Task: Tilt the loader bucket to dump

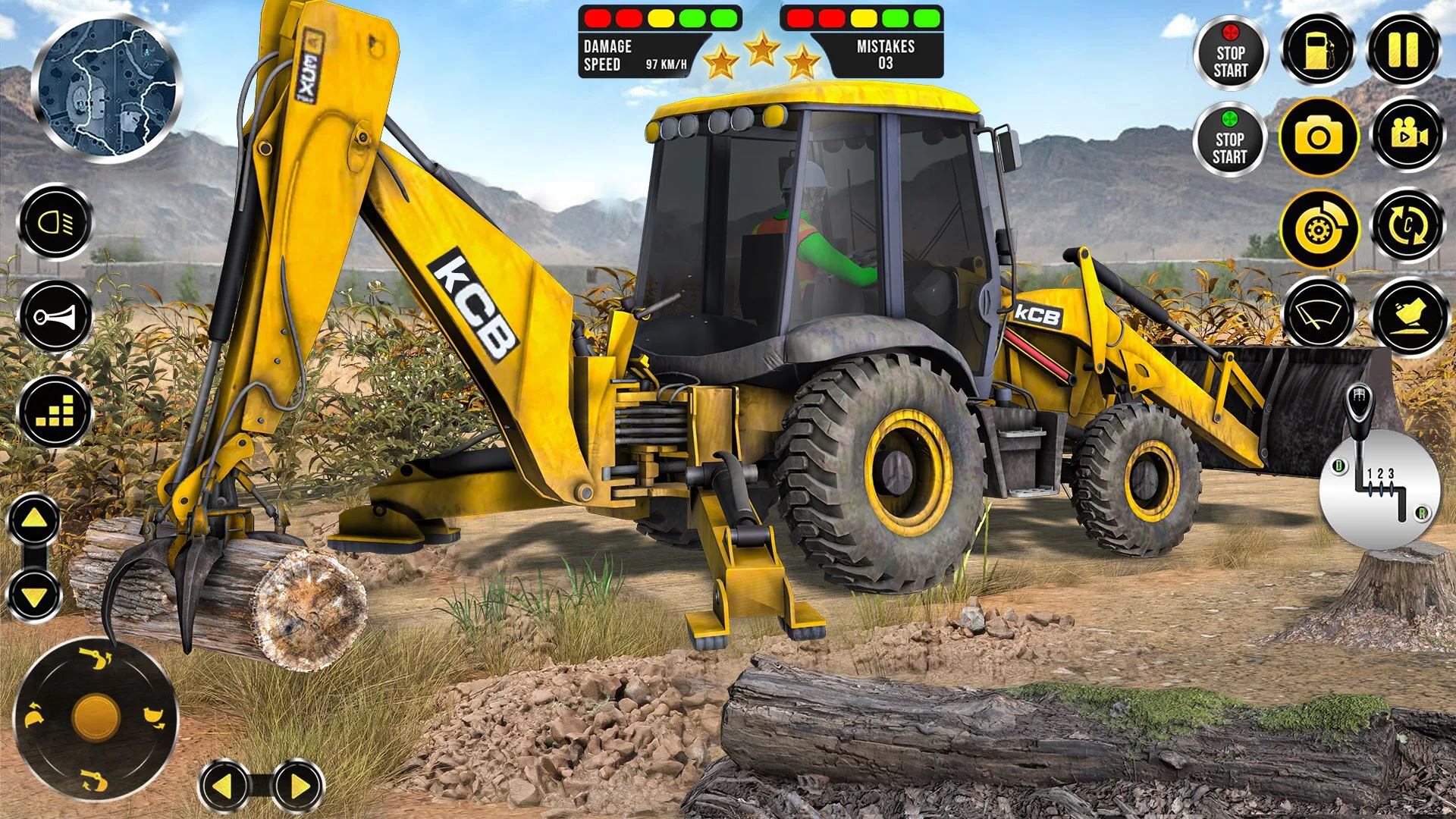Action: pos(1409,312)
